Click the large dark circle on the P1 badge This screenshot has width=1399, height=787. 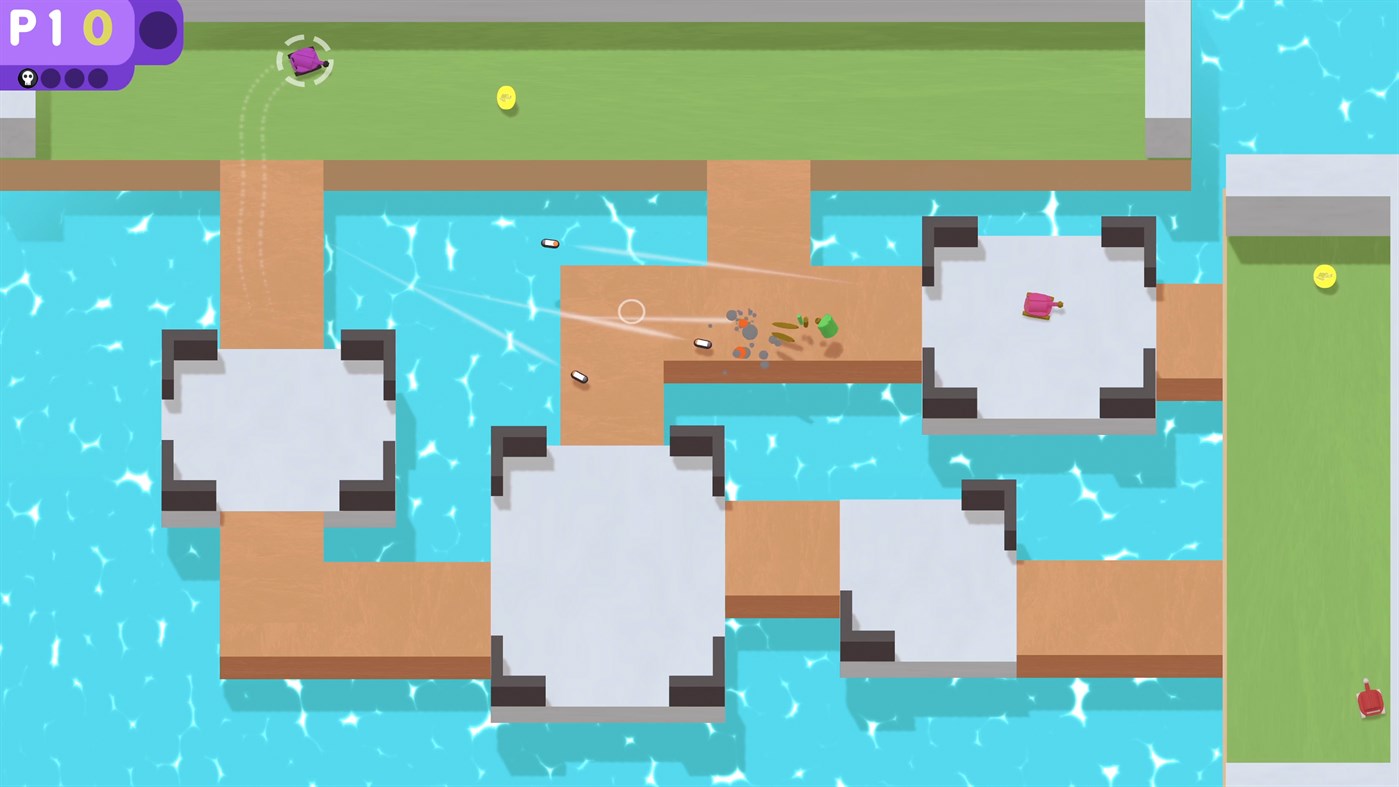click(x=157, y=29)
